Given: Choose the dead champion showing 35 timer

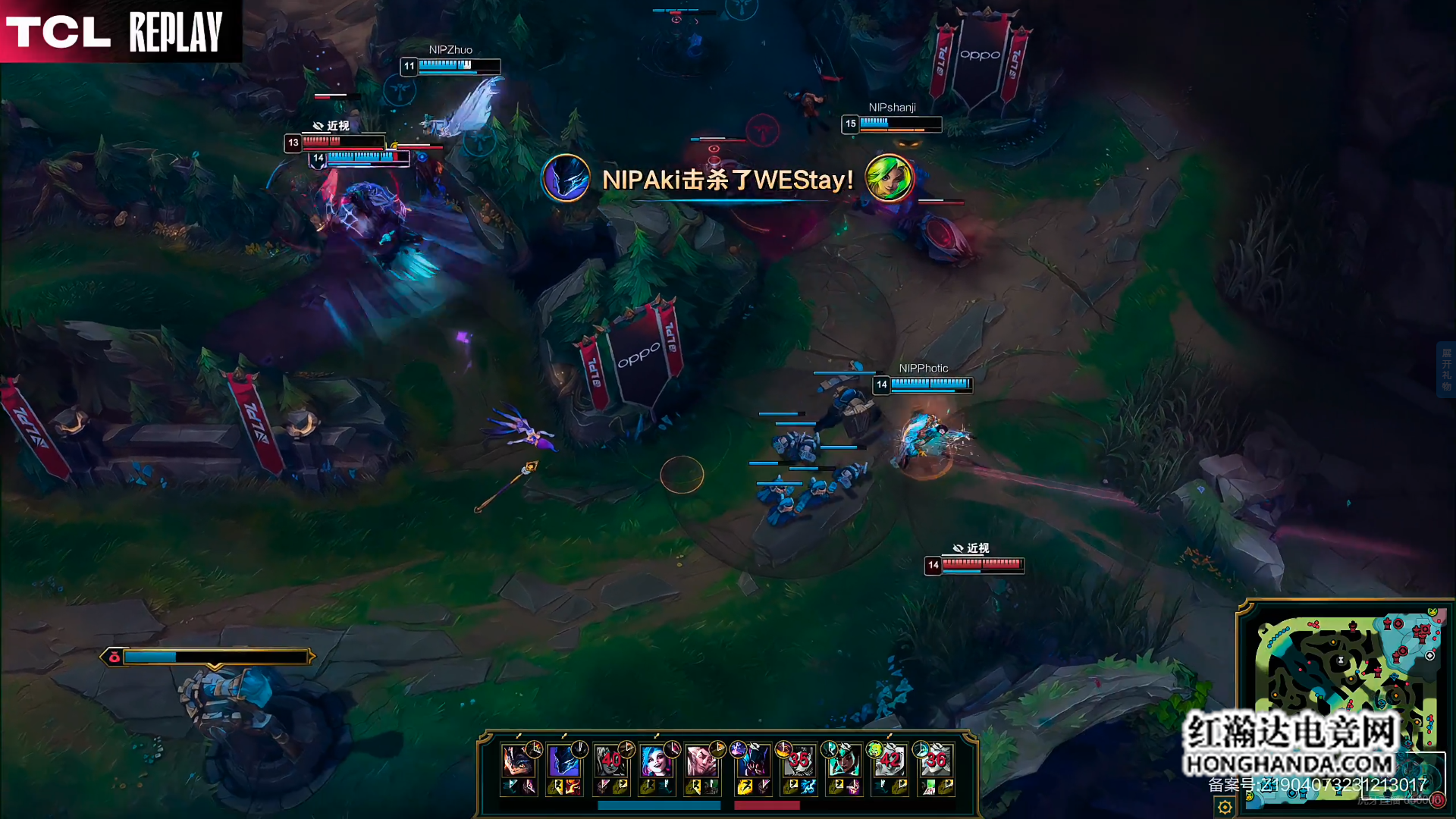Looking at the screenshot, I should [x=799, y=761].
